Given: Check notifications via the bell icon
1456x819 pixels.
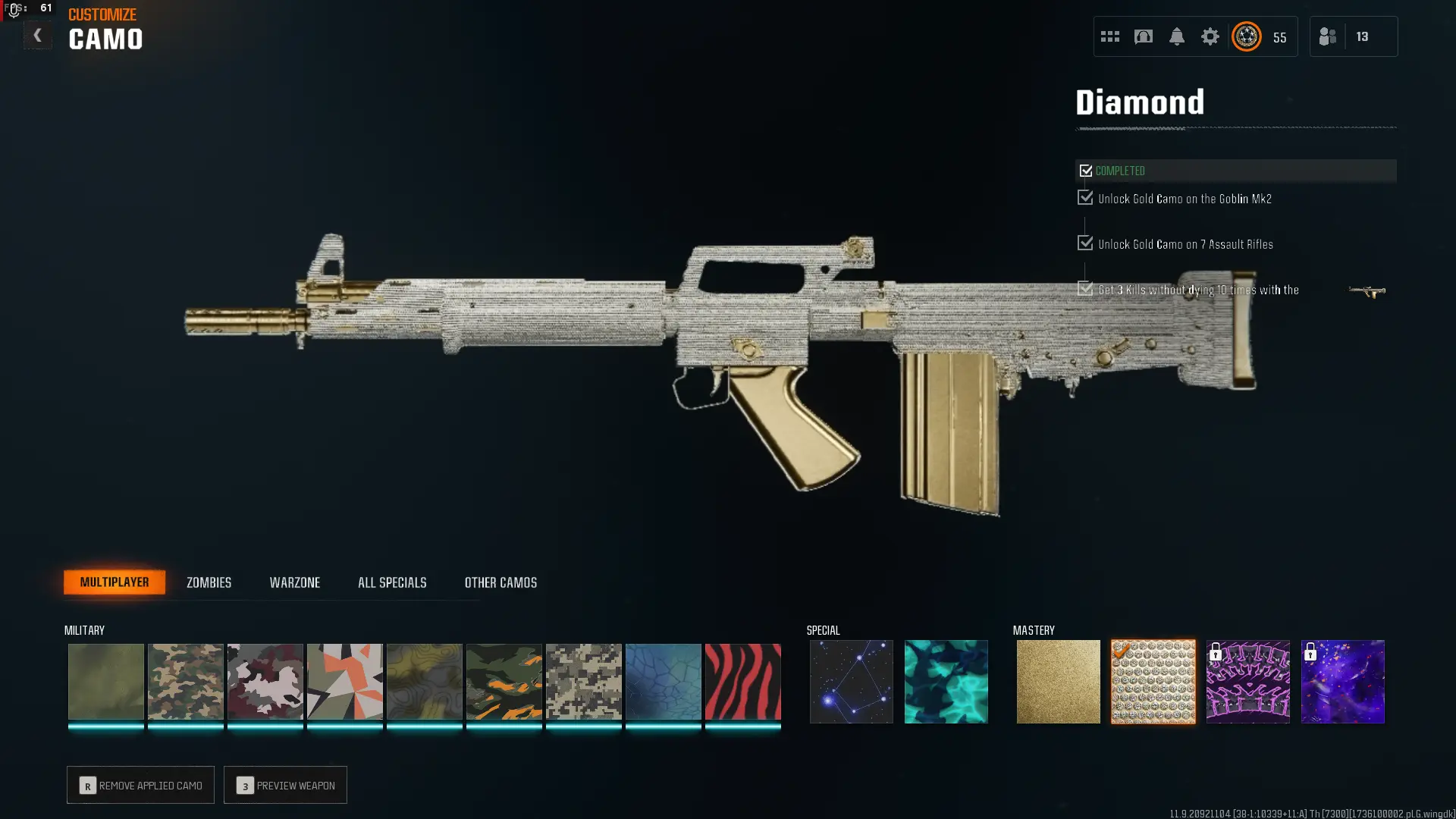Looking at the screenshot, I should tap(1177, 36).
